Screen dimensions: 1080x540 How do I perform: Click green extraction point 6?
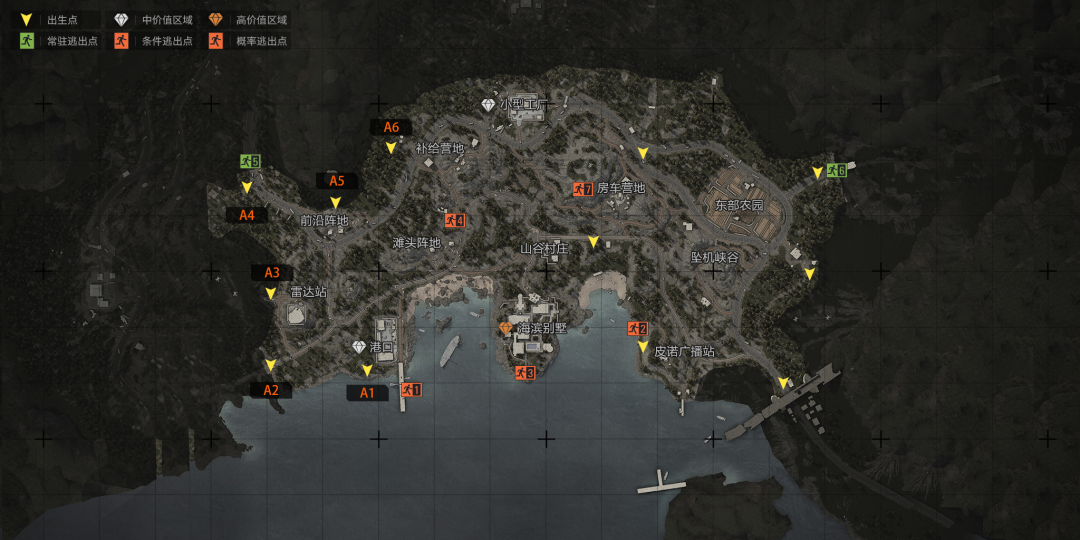point(836,171)
